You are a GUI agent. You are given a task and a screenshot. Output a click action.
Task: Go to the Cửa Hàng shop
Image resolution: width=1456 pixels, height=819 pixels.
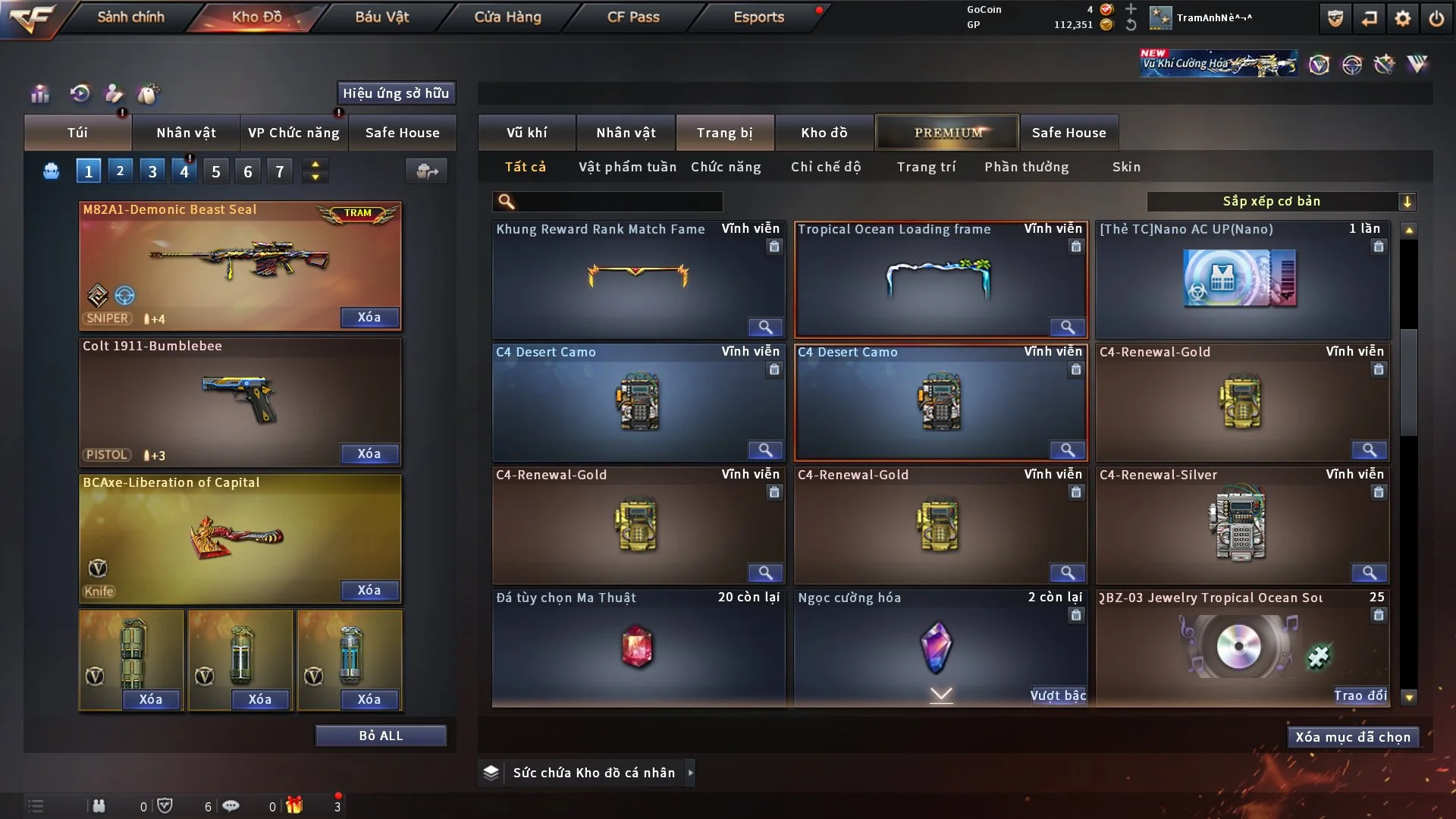tap(507, 17)
